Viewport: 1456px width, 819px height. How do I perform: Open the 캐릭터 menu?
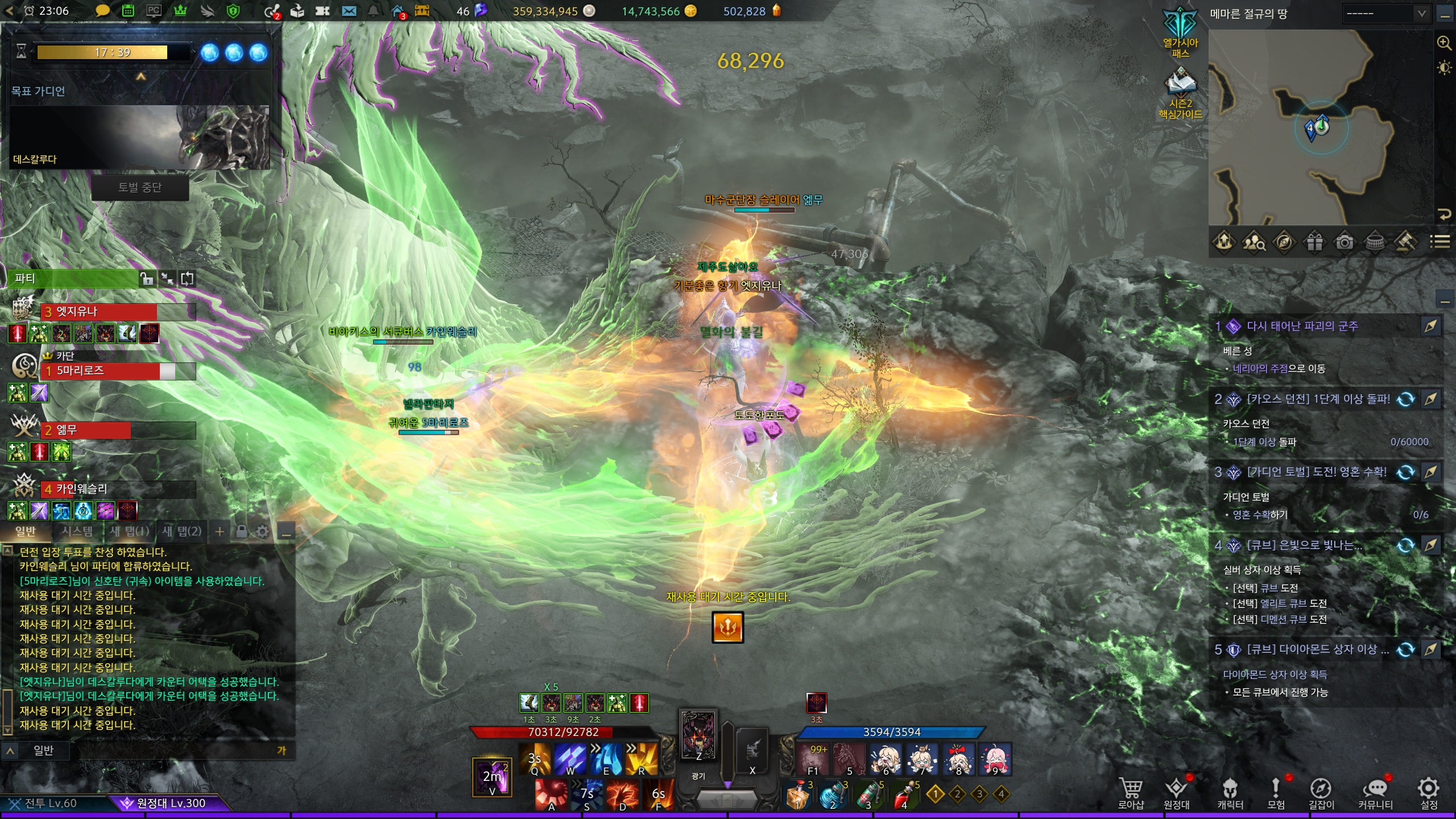[x=1230, y=792]
